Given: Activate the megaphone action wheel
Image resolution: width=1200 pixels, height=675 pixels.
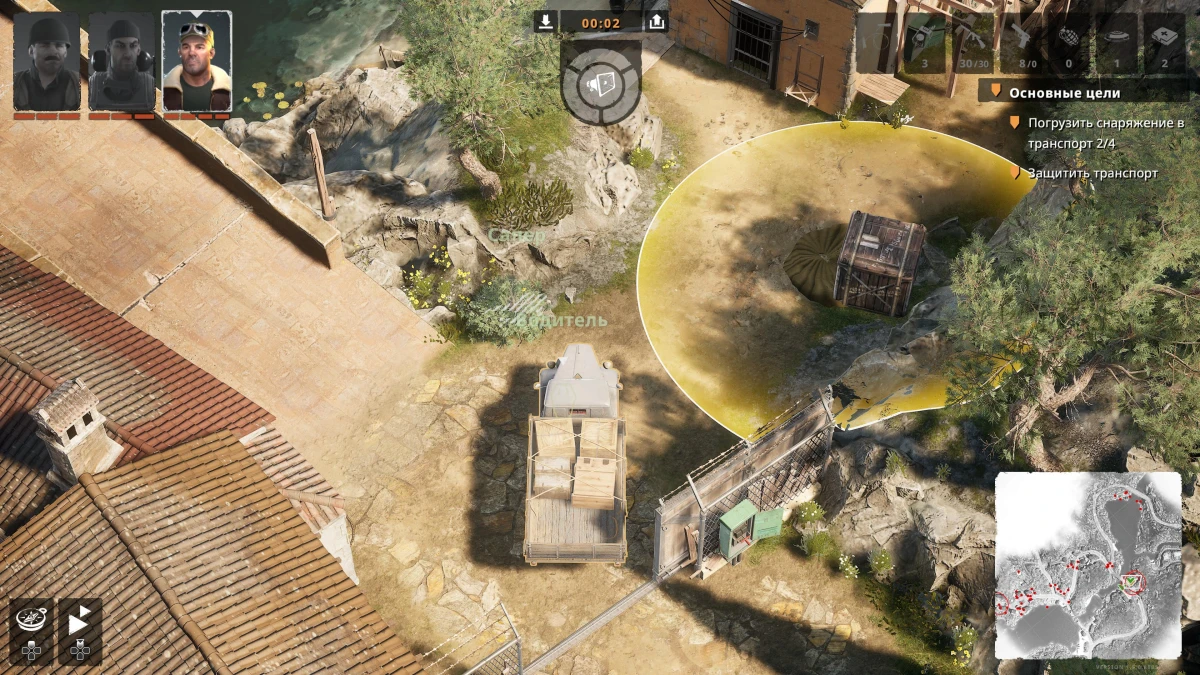Looking at the screenshot, I should tap(600, 82).
